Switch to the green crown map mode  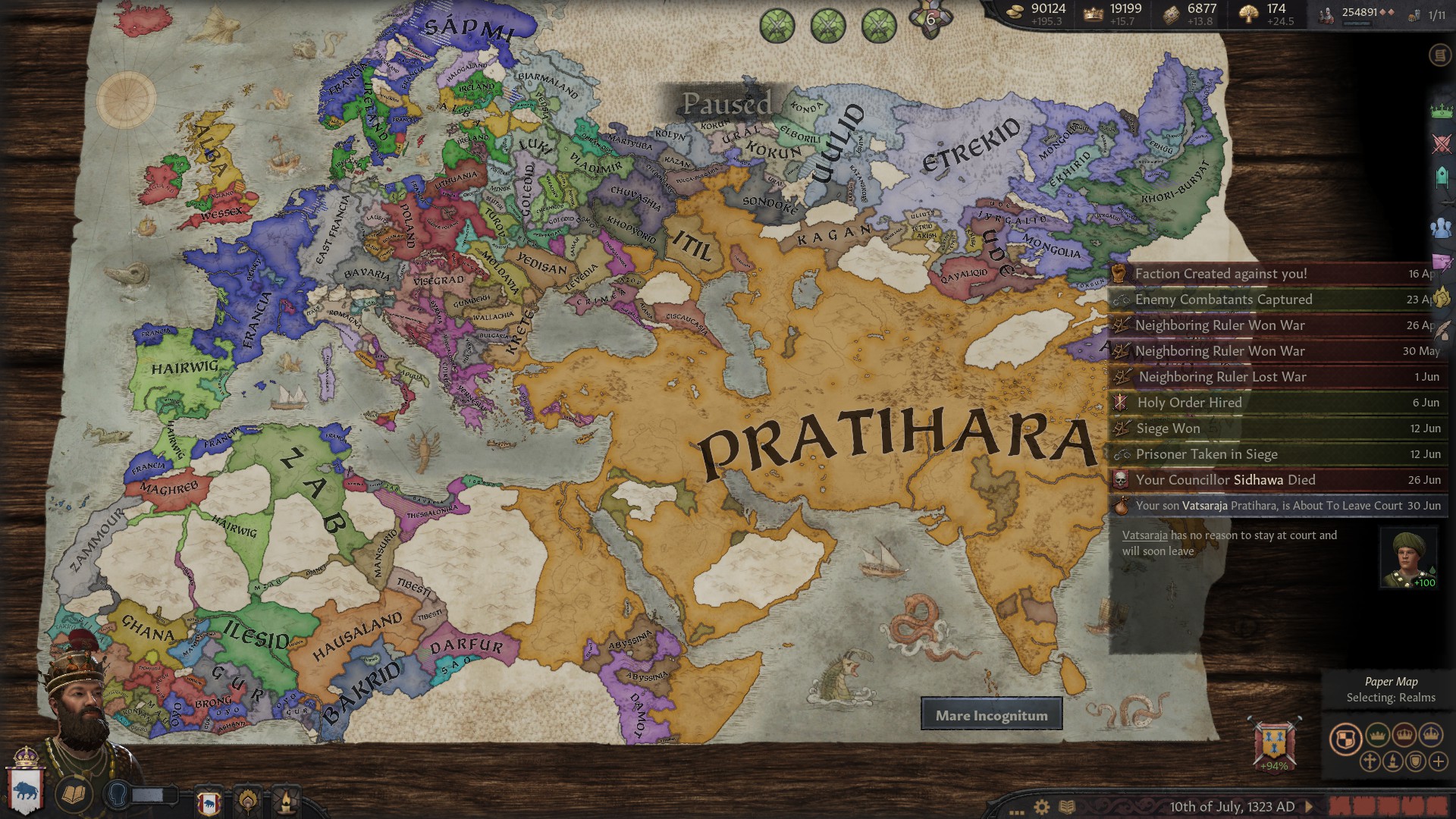pyautogui.click(x=1377, y=735)
